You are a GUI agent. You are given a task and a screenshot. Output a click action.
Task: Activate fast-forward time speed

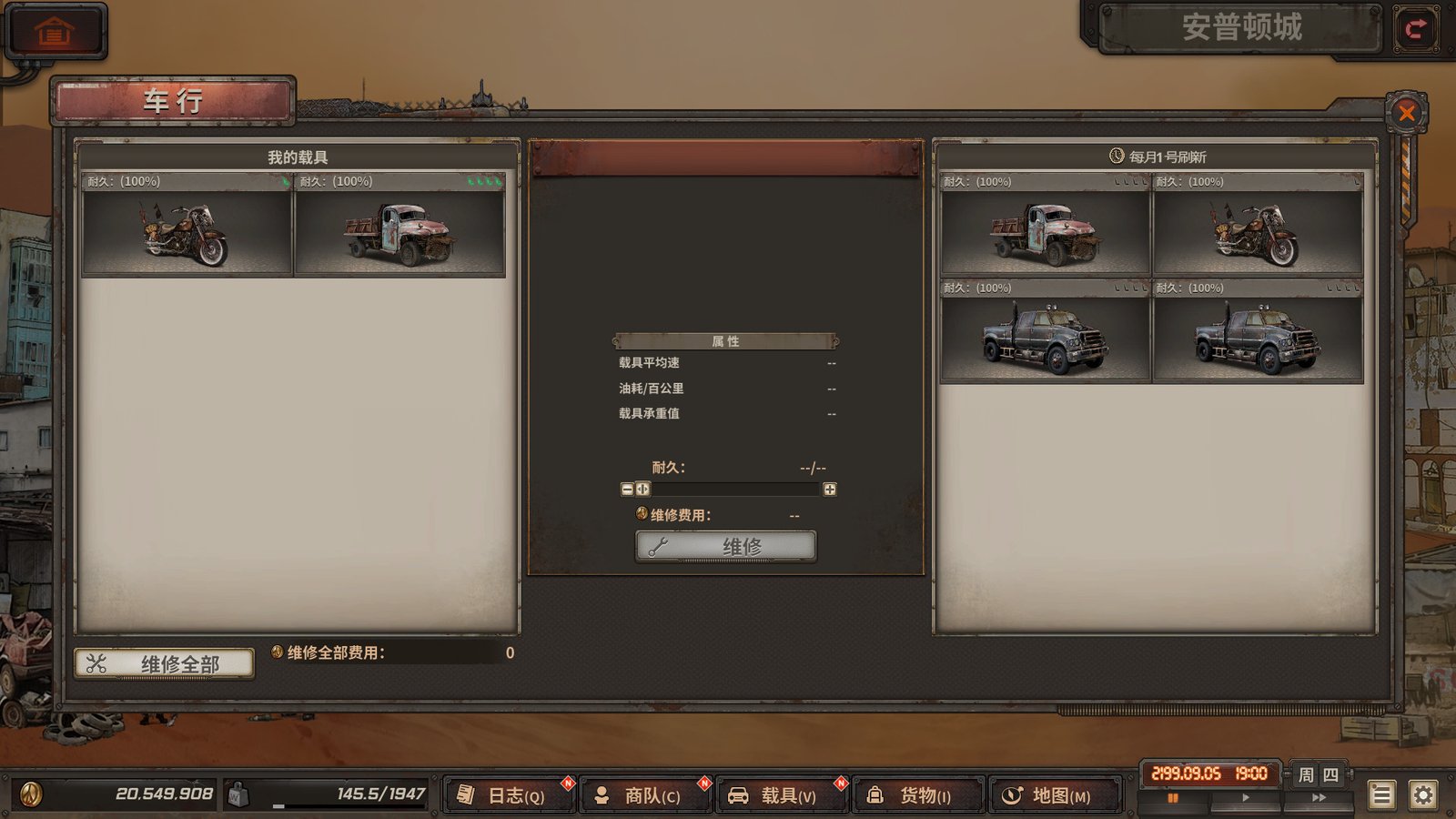1321,795
